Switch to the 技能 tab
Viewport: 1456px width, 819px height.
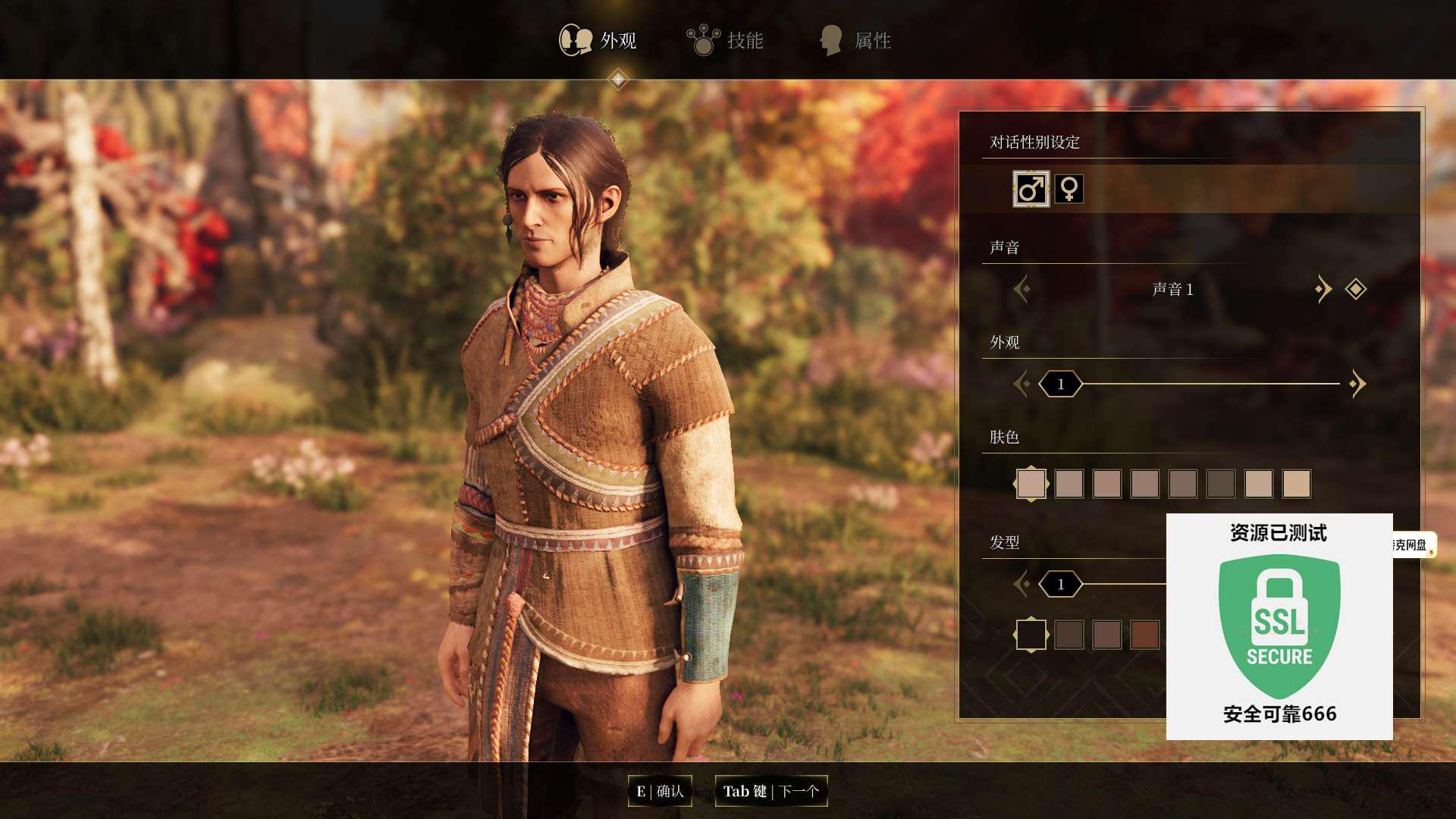click(x=726, y=40)
